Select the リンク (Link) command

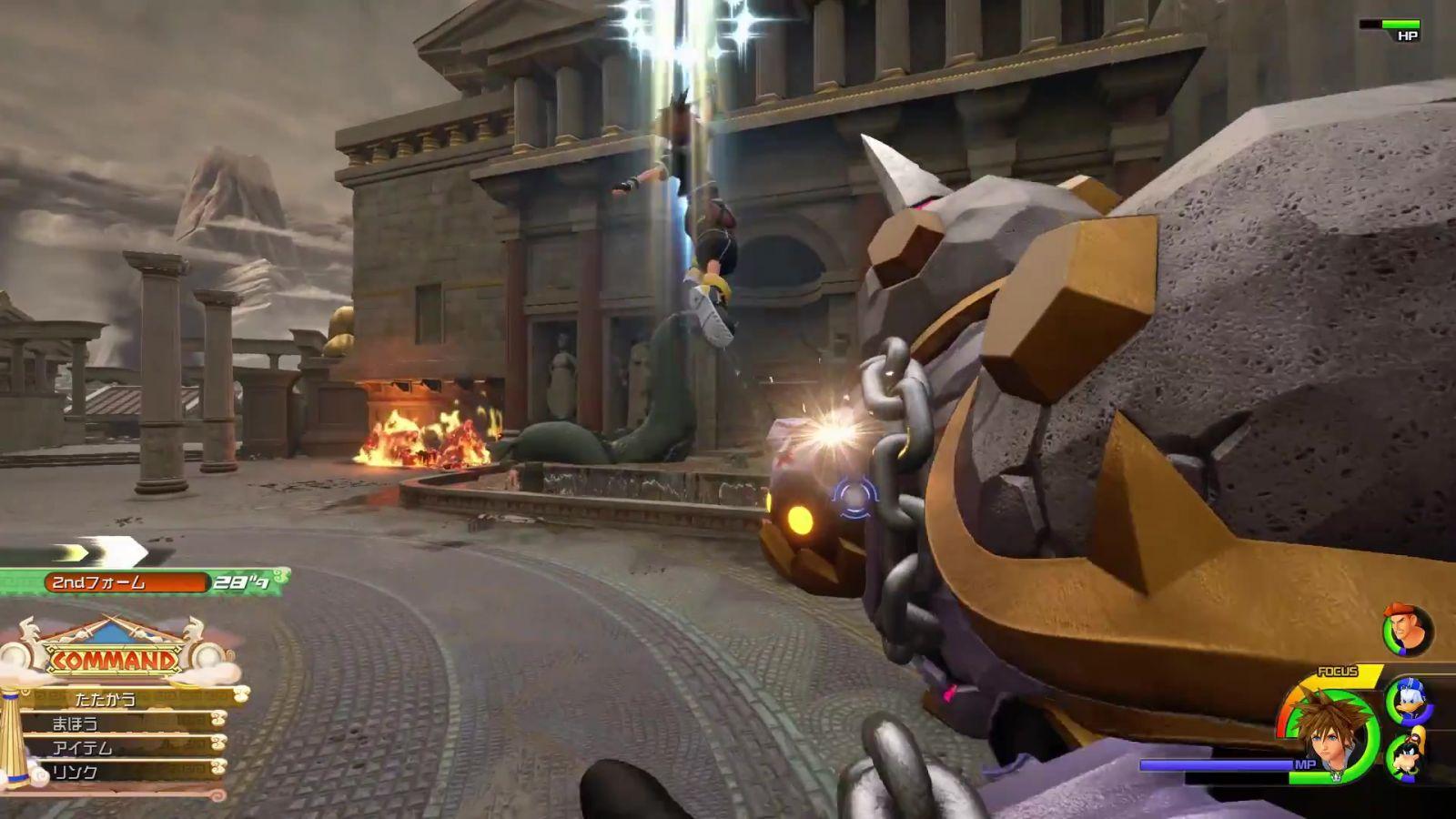[x=76, y=772]
